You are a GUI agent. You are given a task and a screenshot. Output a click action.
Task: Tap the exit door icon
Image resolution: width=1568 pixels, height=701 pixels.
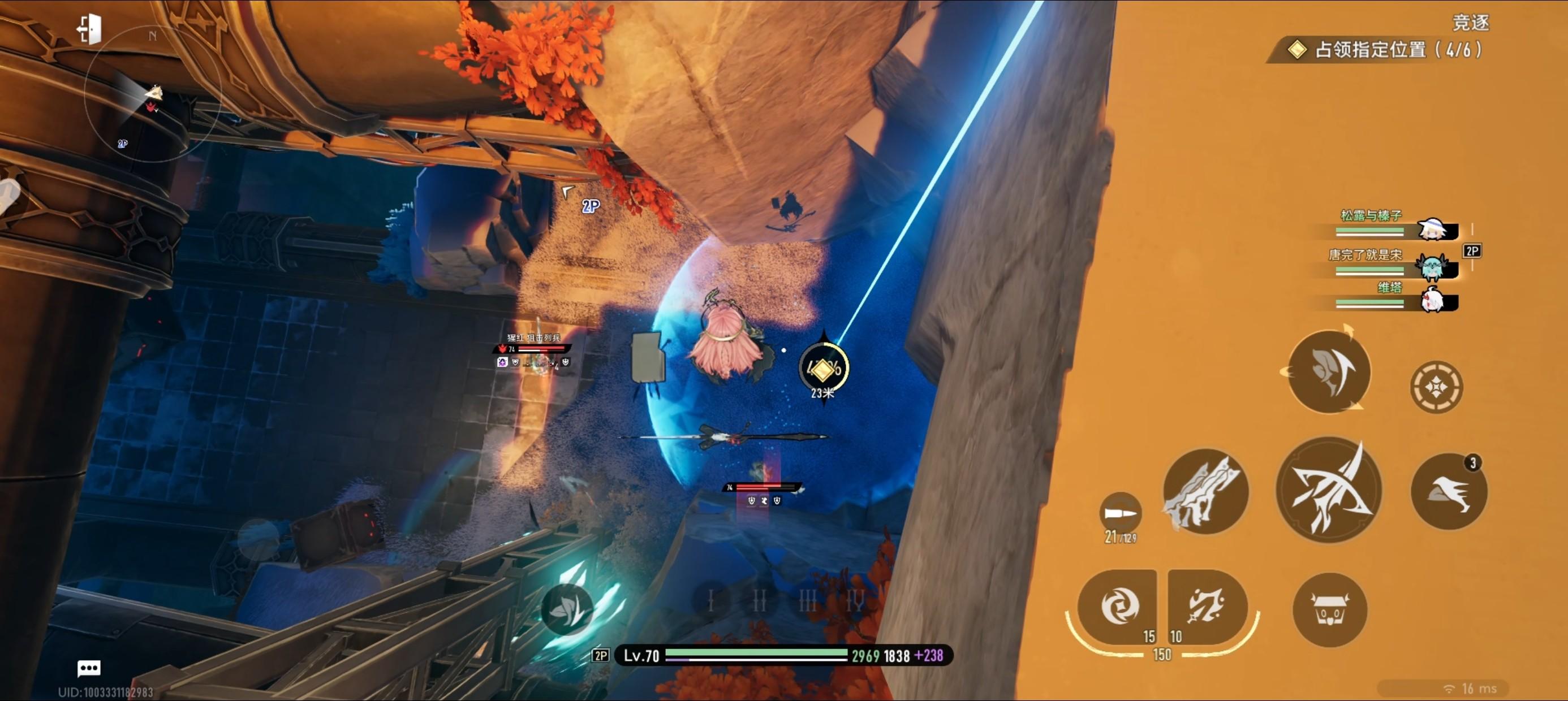point(89,29)
